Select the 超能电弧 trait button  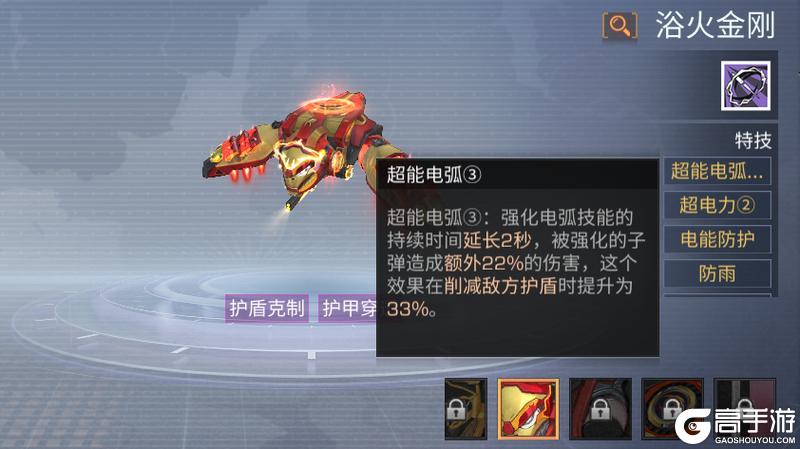click(x=717, y=171)
